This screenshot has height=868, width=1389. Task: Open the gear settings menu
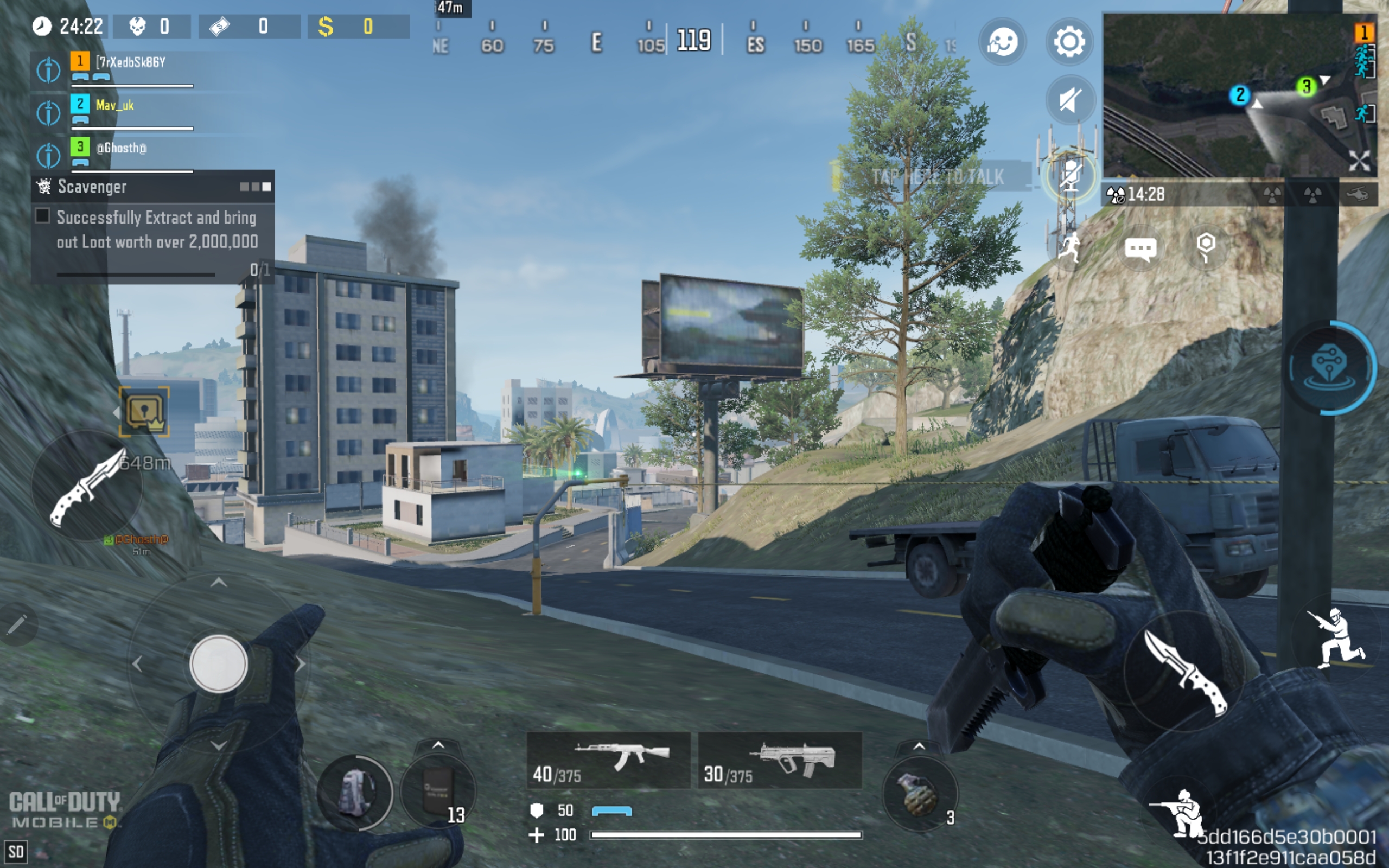(1069, 41)
